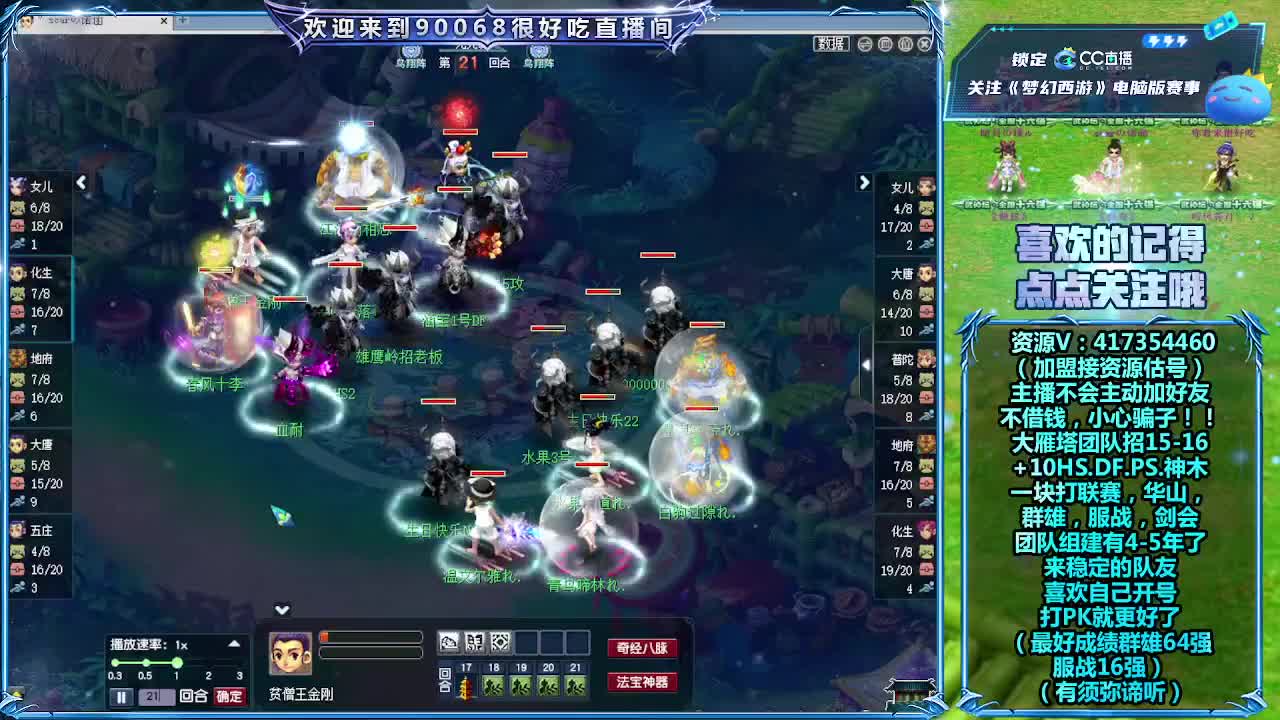Collapse the left party panel with its chevron
Viewport: 1280px width, 720px height.
[x=82, y=183]
